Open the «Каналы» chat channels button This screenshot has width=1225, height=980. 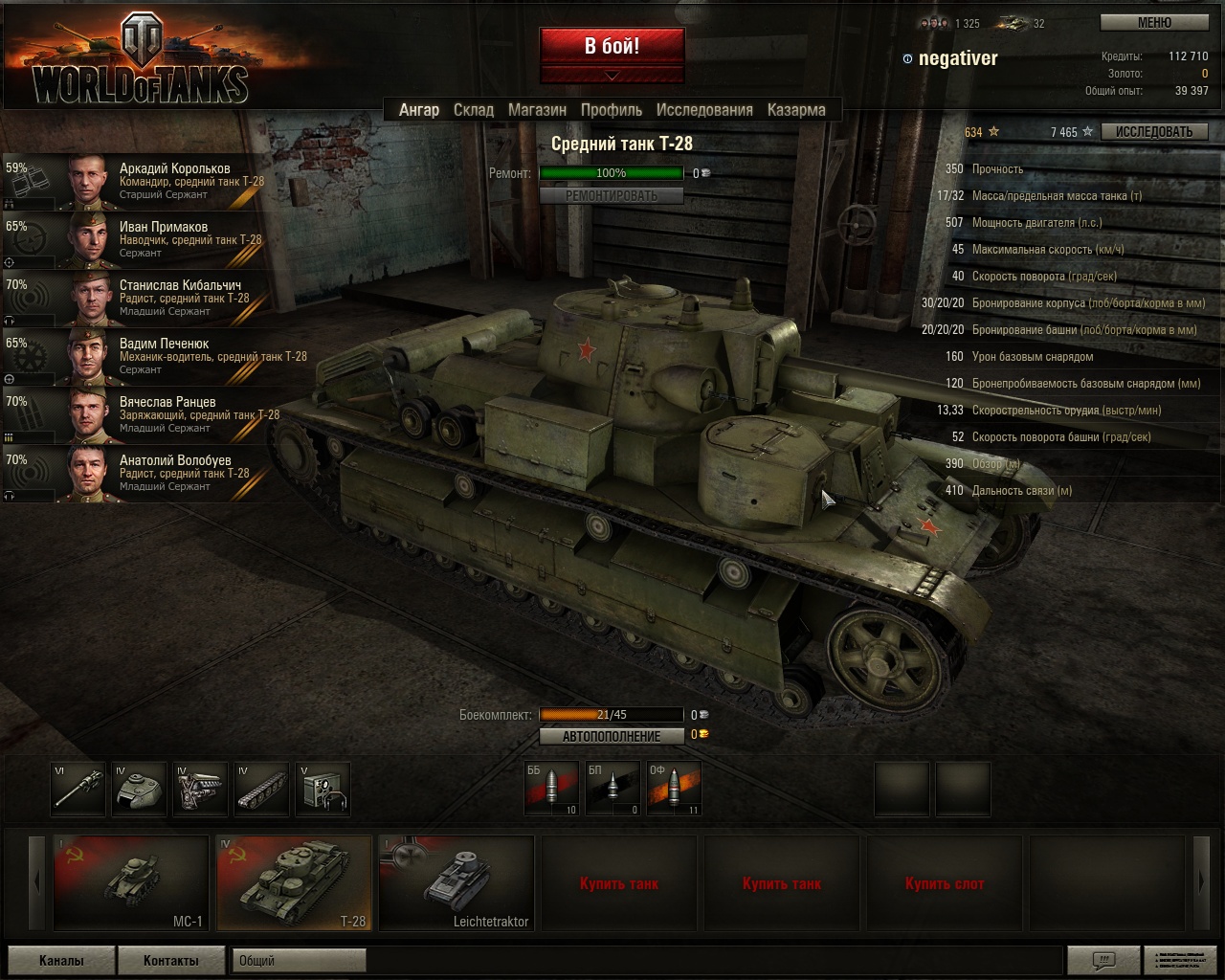click(x=61, y=960)
